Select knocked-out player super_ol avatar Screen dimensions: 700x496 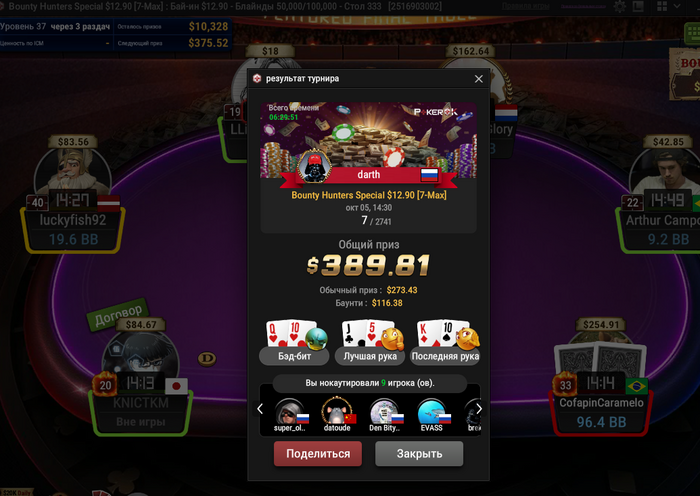click(x=291, y=411)
